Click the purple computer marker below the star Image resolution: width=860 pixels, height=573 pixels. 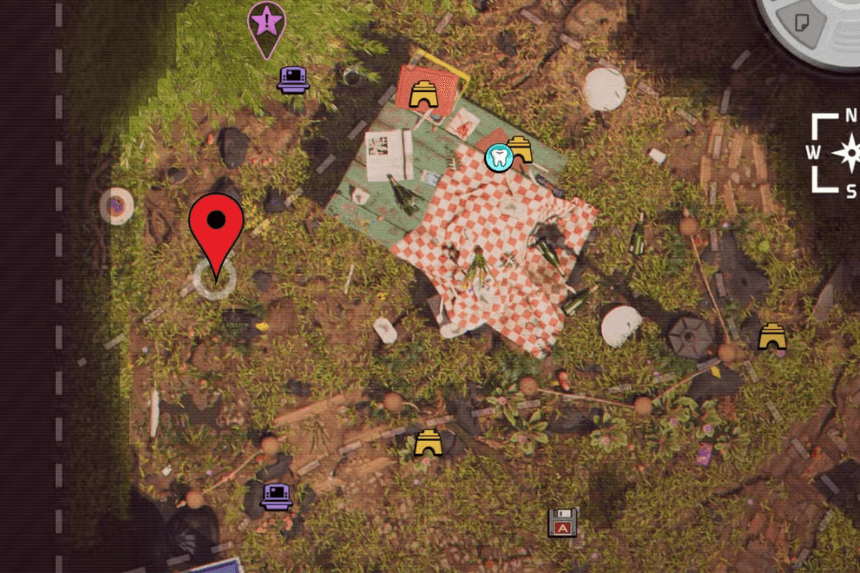pos(293,79)
